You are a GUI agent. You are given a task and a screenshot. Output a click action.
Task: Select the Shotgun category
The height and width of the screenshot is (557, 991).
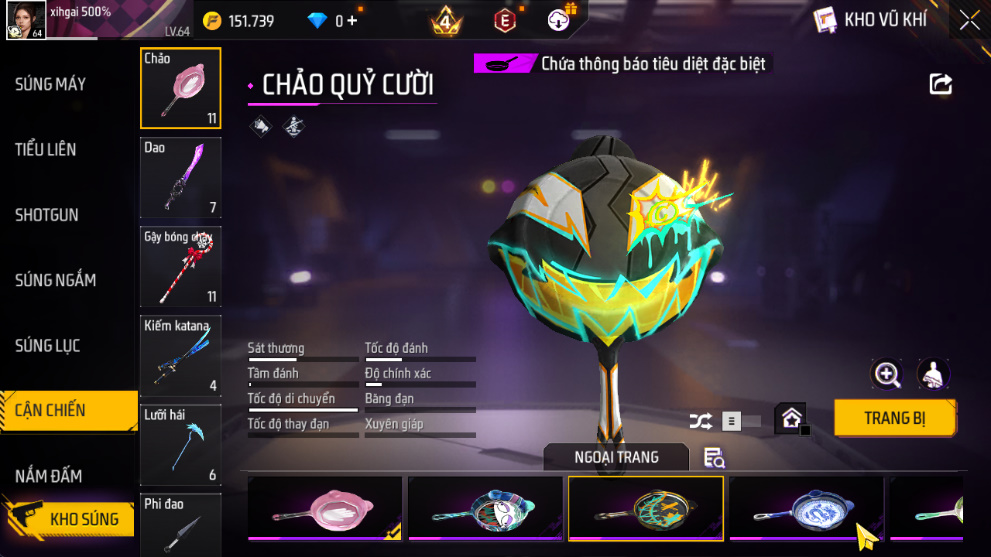pyautogui.click(x=47, y=215)
